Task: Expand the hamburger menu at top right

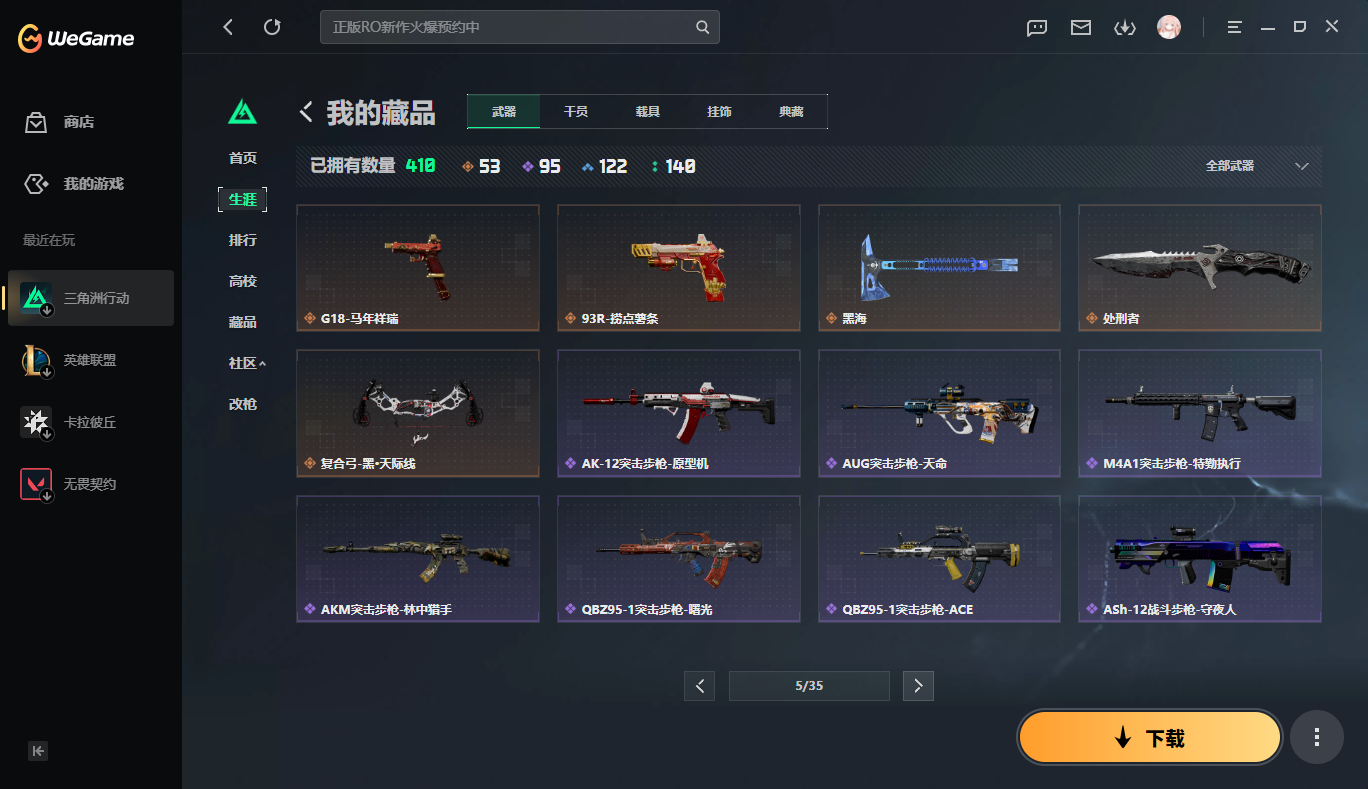Action: click(x=1234, y=27)
